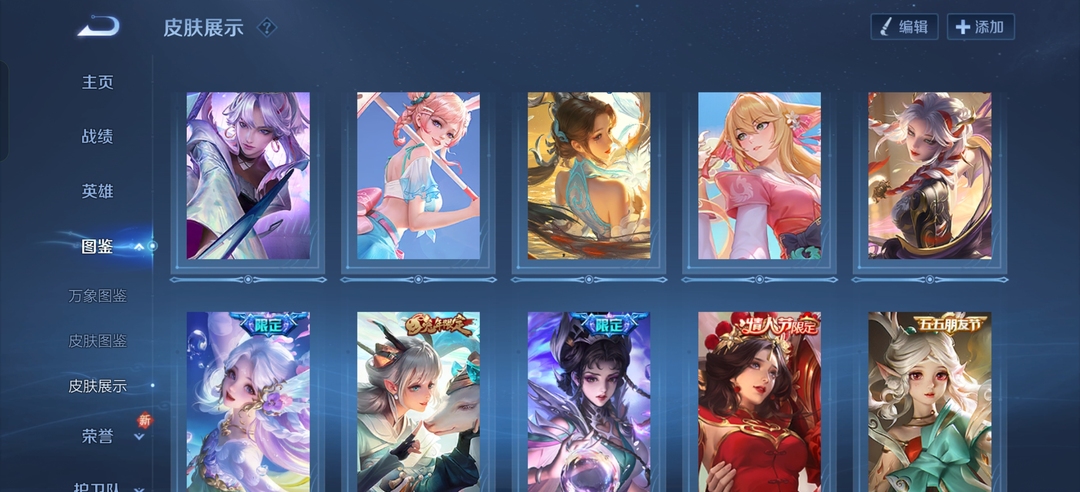Select the 英雄 heroes tab
The width and height of the screenshot is (1080, 492).
click(x=97, y=191)
